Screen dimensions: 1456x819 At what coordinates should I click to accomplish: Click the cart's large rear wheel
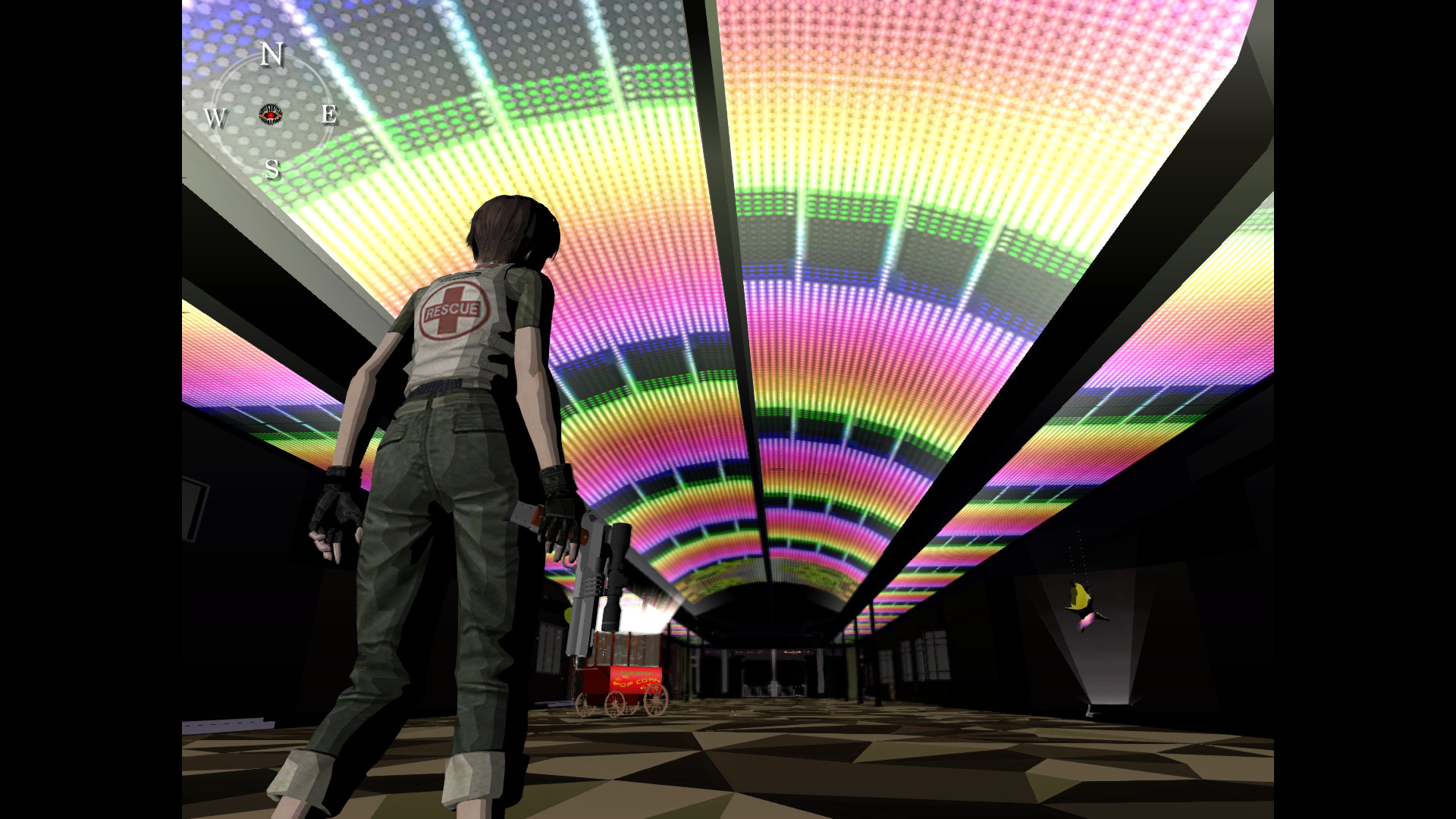[x=656, y=700]
